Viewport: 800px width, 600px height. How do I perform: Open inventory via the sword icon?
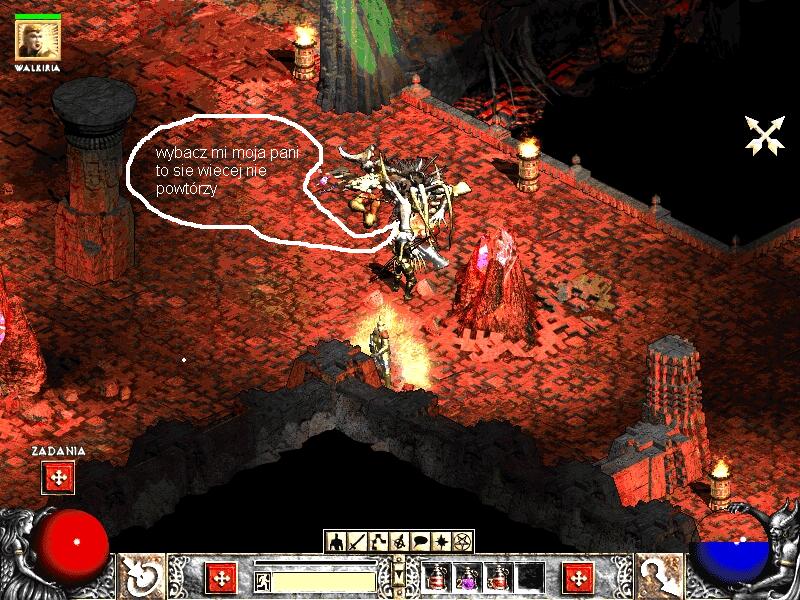[358, 541]
